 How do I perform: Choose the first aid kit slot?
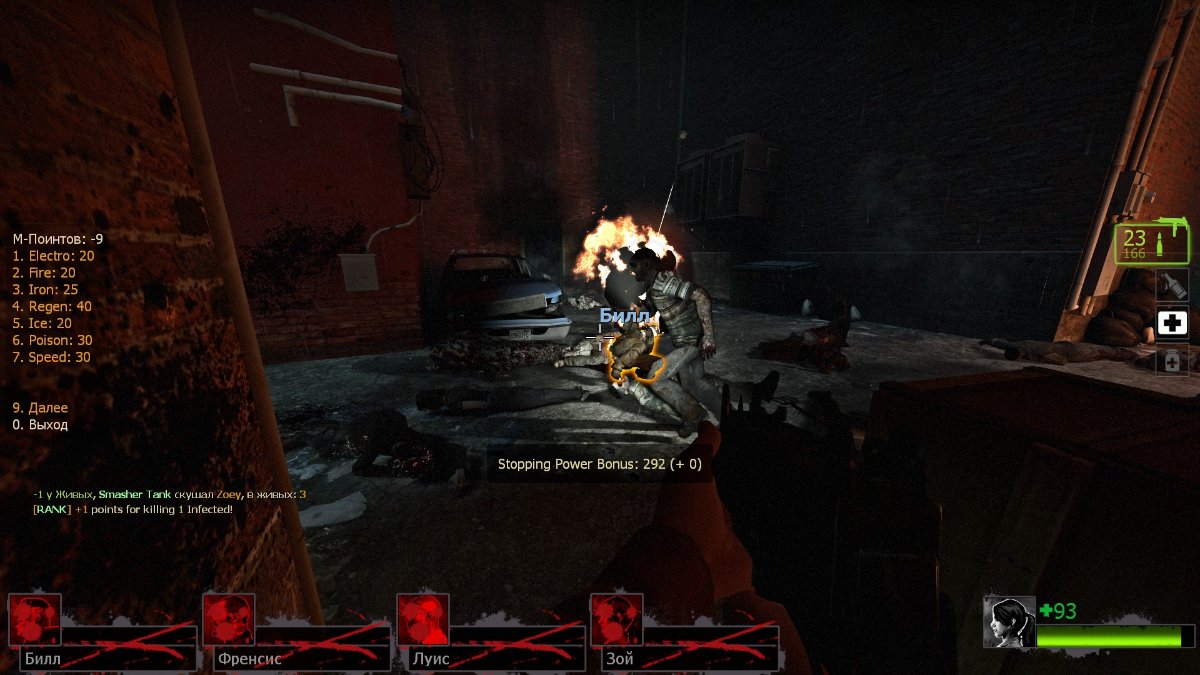pos(1172,323)
